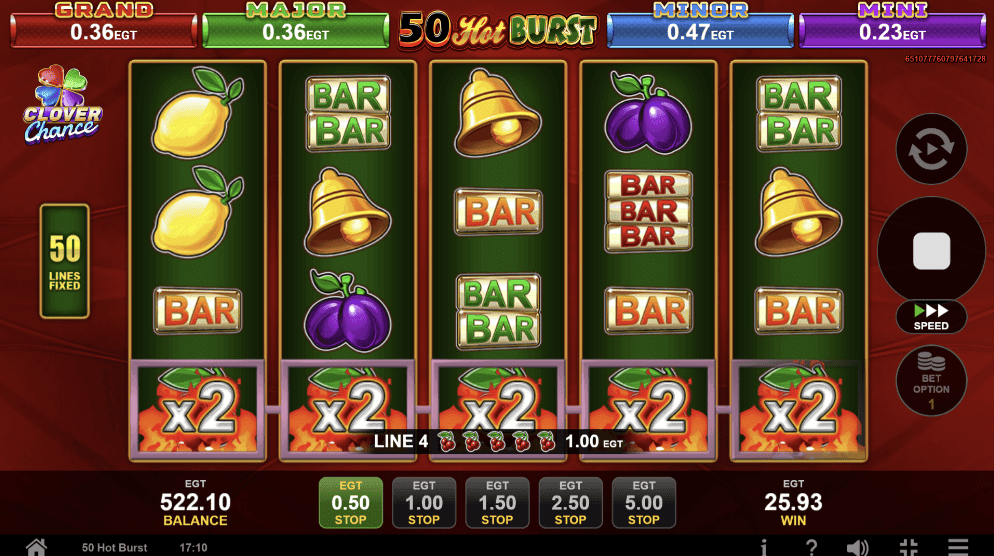Toggle the sound speaker icon
The image size is (994, 556).
point(857,547)
